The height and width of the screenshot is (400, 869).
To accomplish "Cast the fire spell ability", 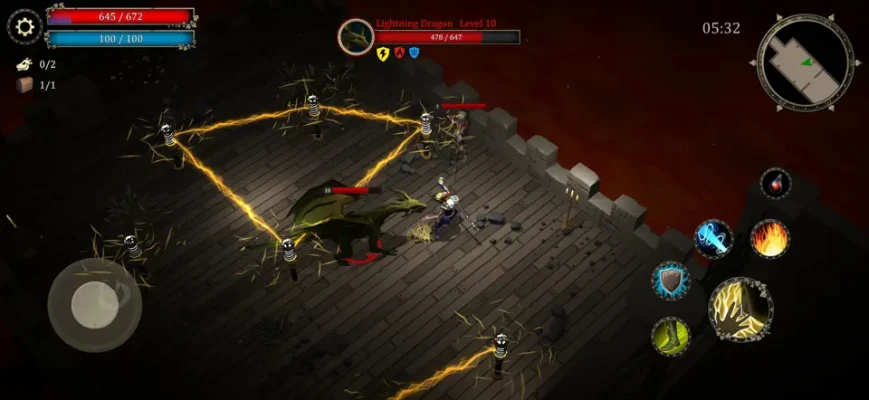I will tap(770, 239).
